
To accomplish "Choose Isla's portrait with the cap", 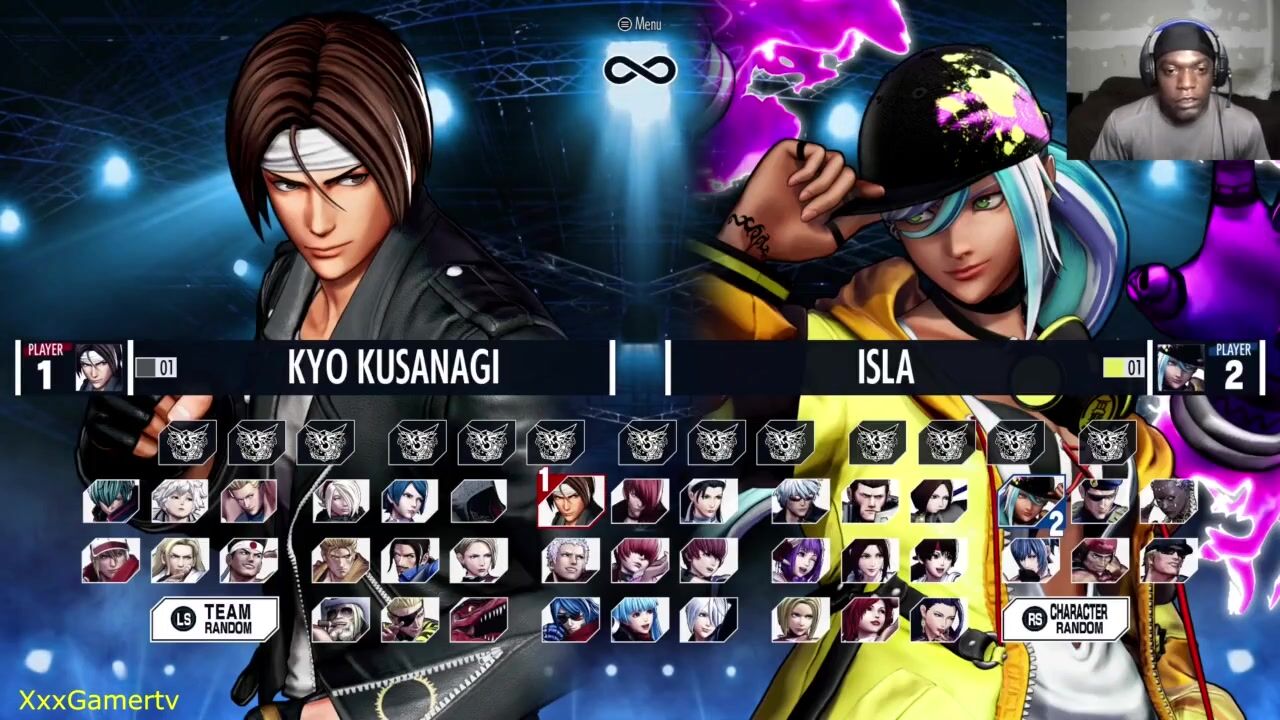I will (x=1030, y=501).
